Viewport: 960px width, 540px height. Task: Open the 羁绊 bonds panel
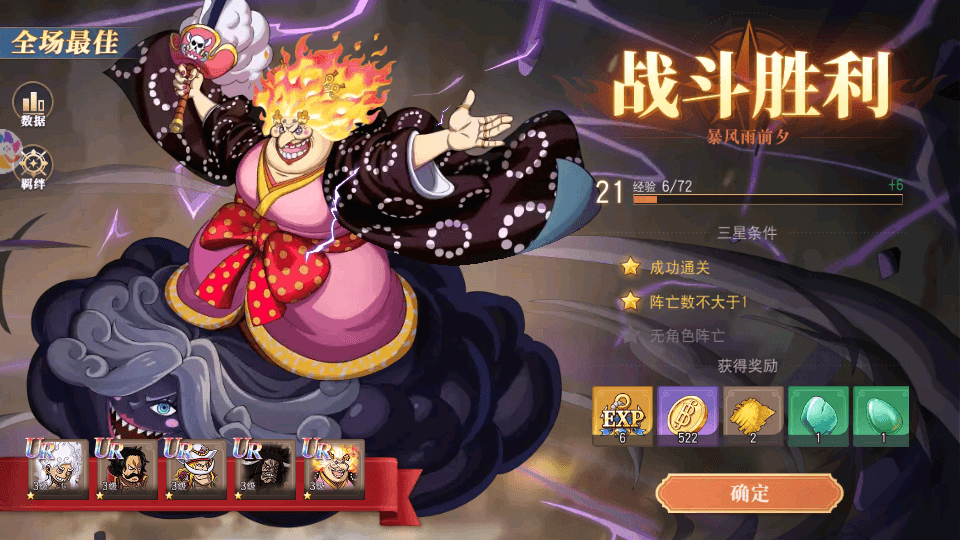click(x=33, y=167)
